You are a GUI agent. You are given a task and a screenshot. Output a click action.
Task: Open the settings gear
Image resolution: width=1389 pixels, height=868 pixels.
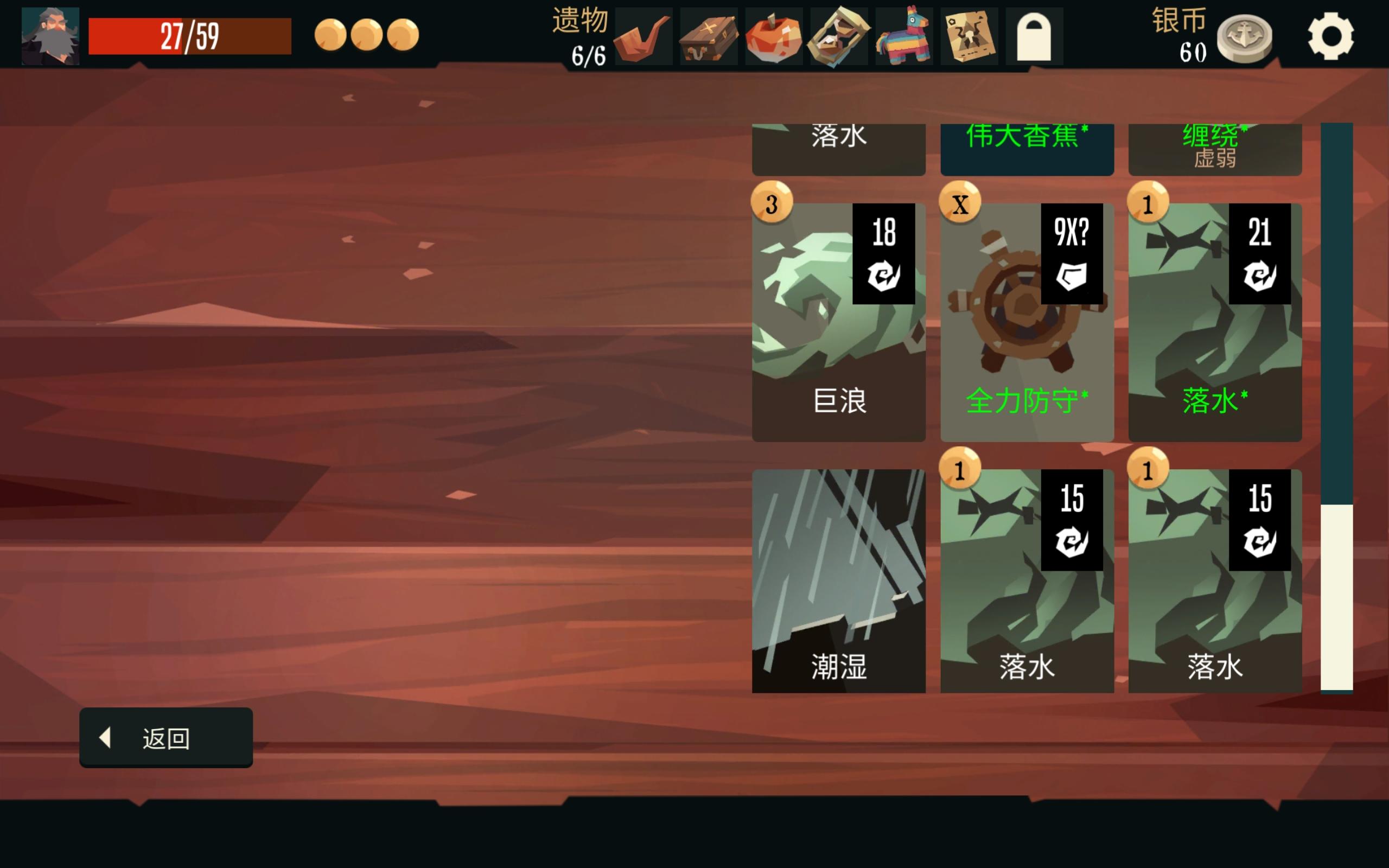[x=1331, y=36]
